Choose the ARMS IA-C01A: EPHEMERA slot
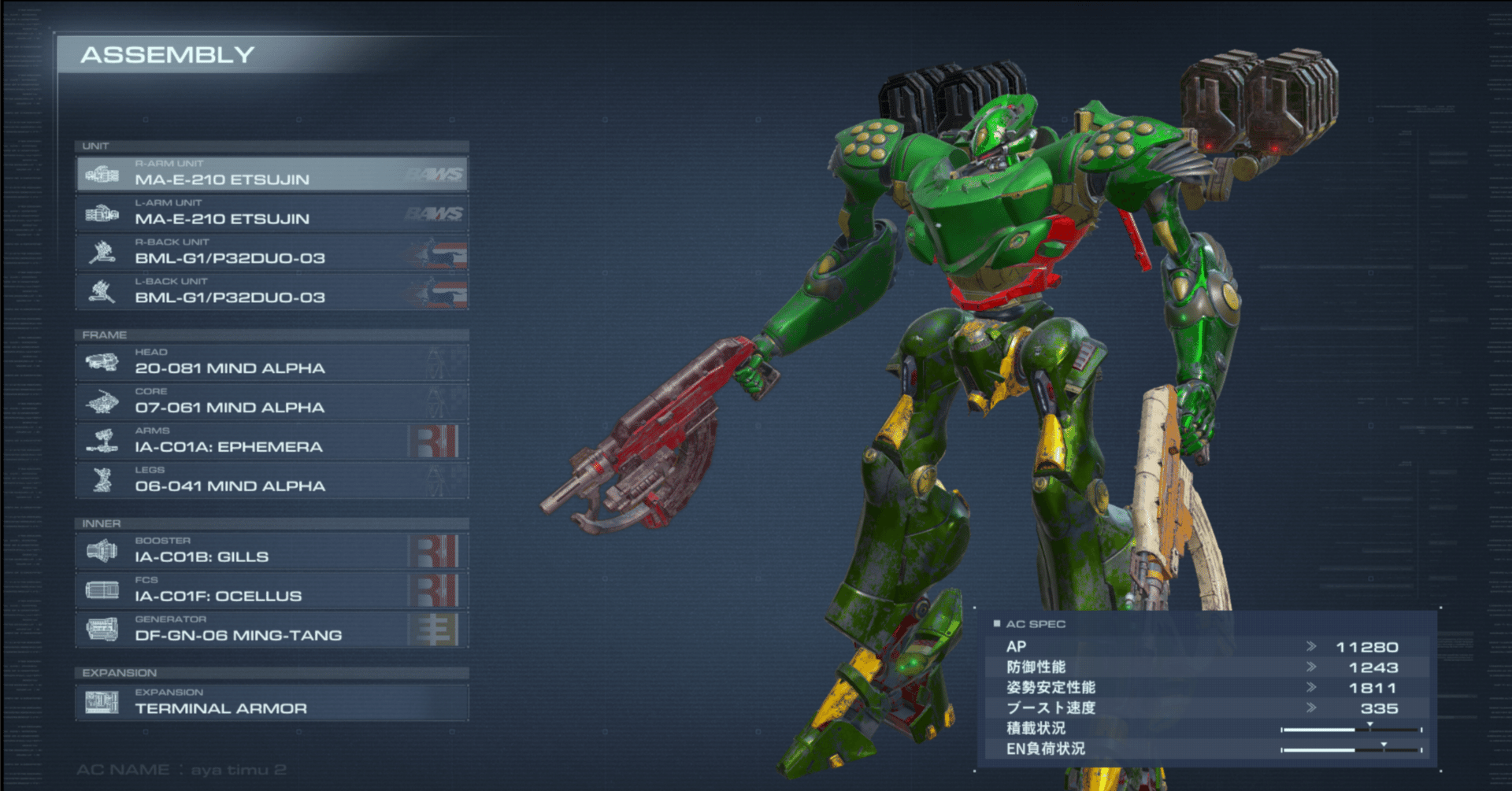The image size is (1512, 791). tap(272, 442)
